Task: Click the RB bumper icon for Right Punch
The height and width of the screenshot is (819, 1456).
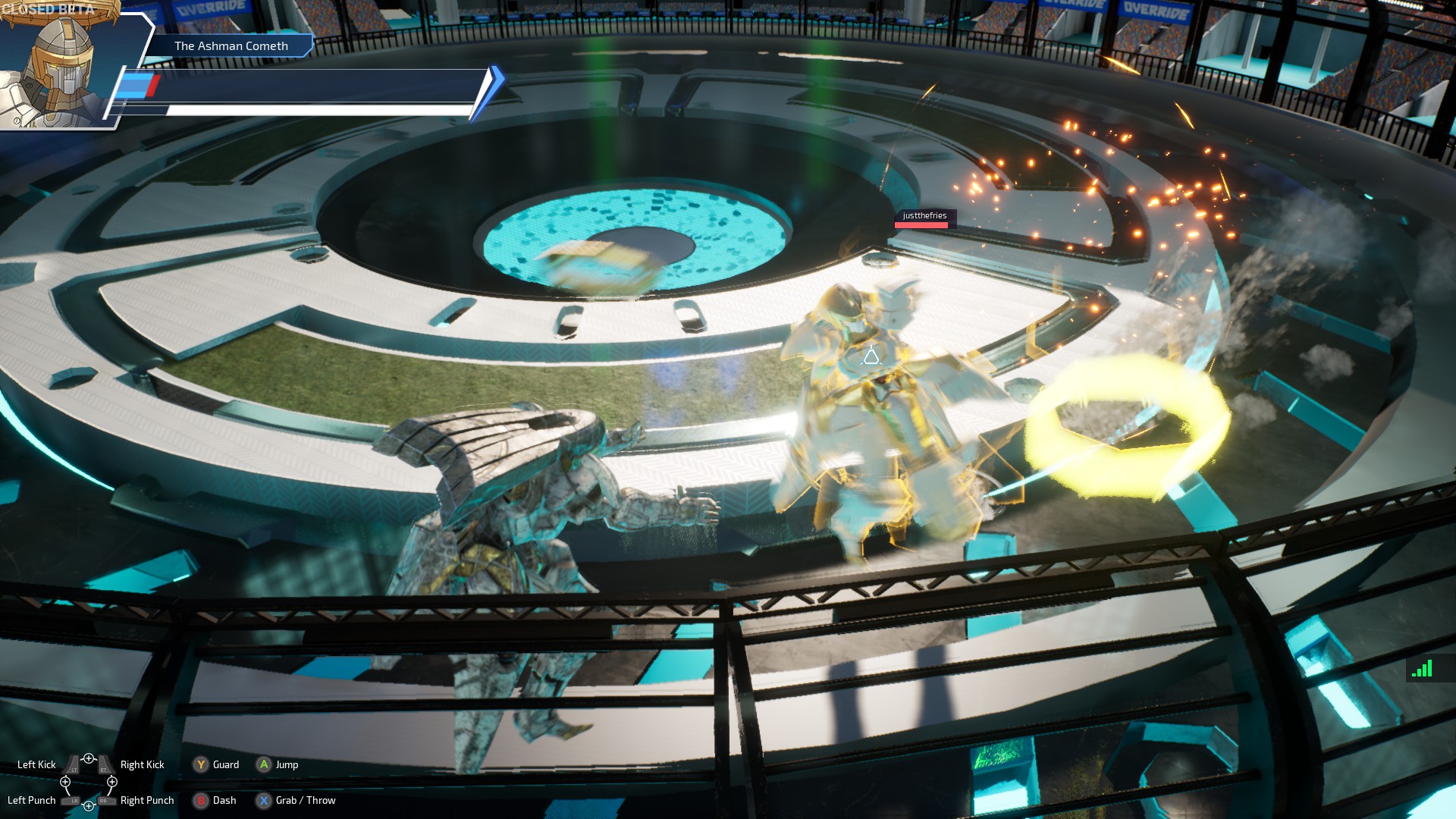Action: point(104,801)
